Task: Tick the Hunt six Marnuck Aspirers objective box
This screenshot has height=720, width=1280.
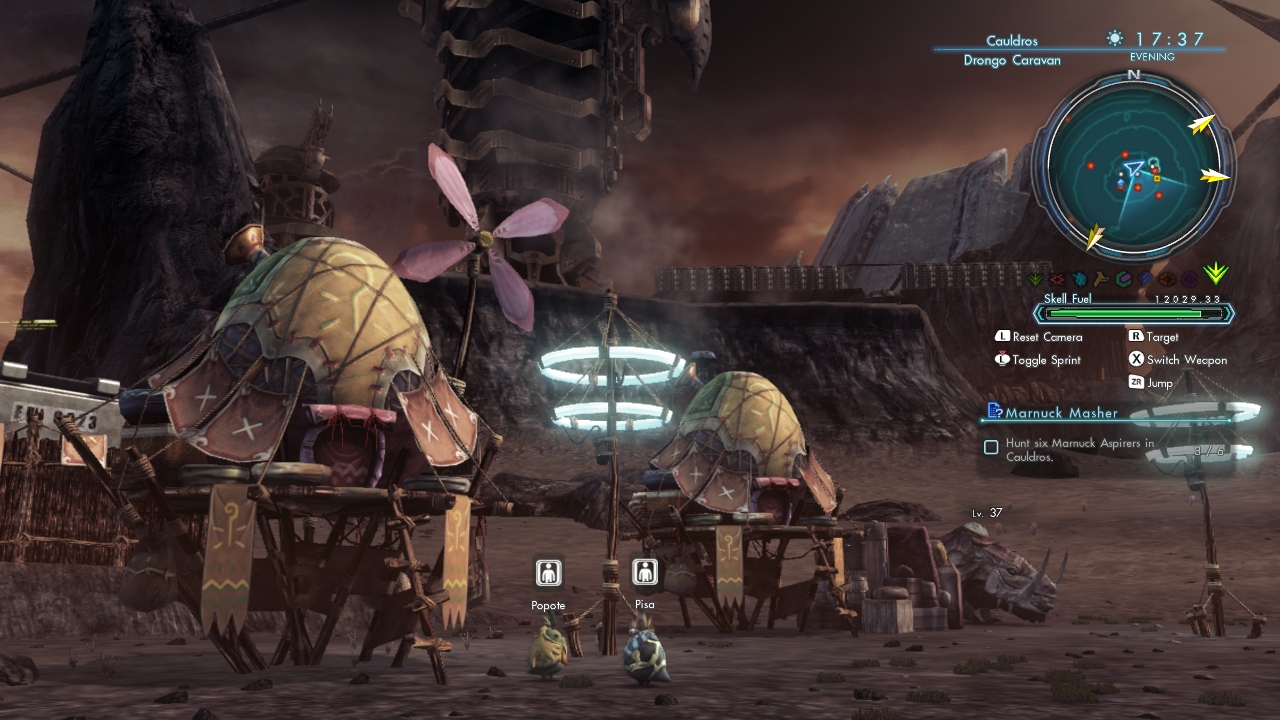Action: pyautogui.click(x=991, y=447)
